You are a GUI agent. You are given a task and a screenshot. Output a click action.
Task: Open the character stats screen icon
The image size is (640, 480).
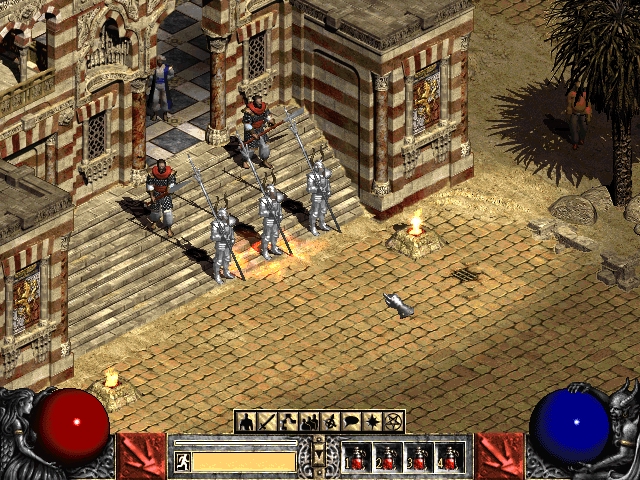[x=246, y=421]
